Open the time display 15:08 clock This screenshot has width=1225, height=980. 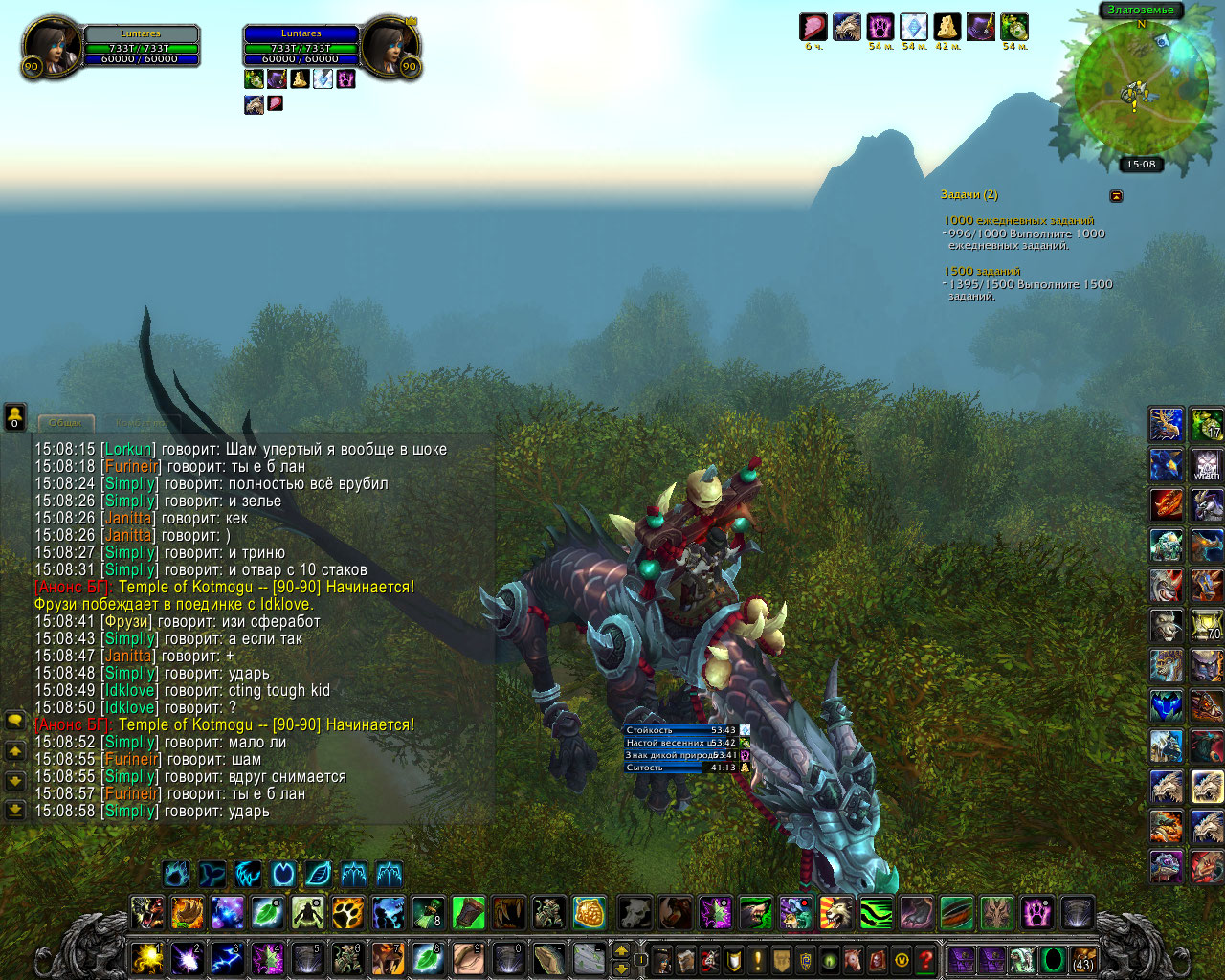(1141, 165)
